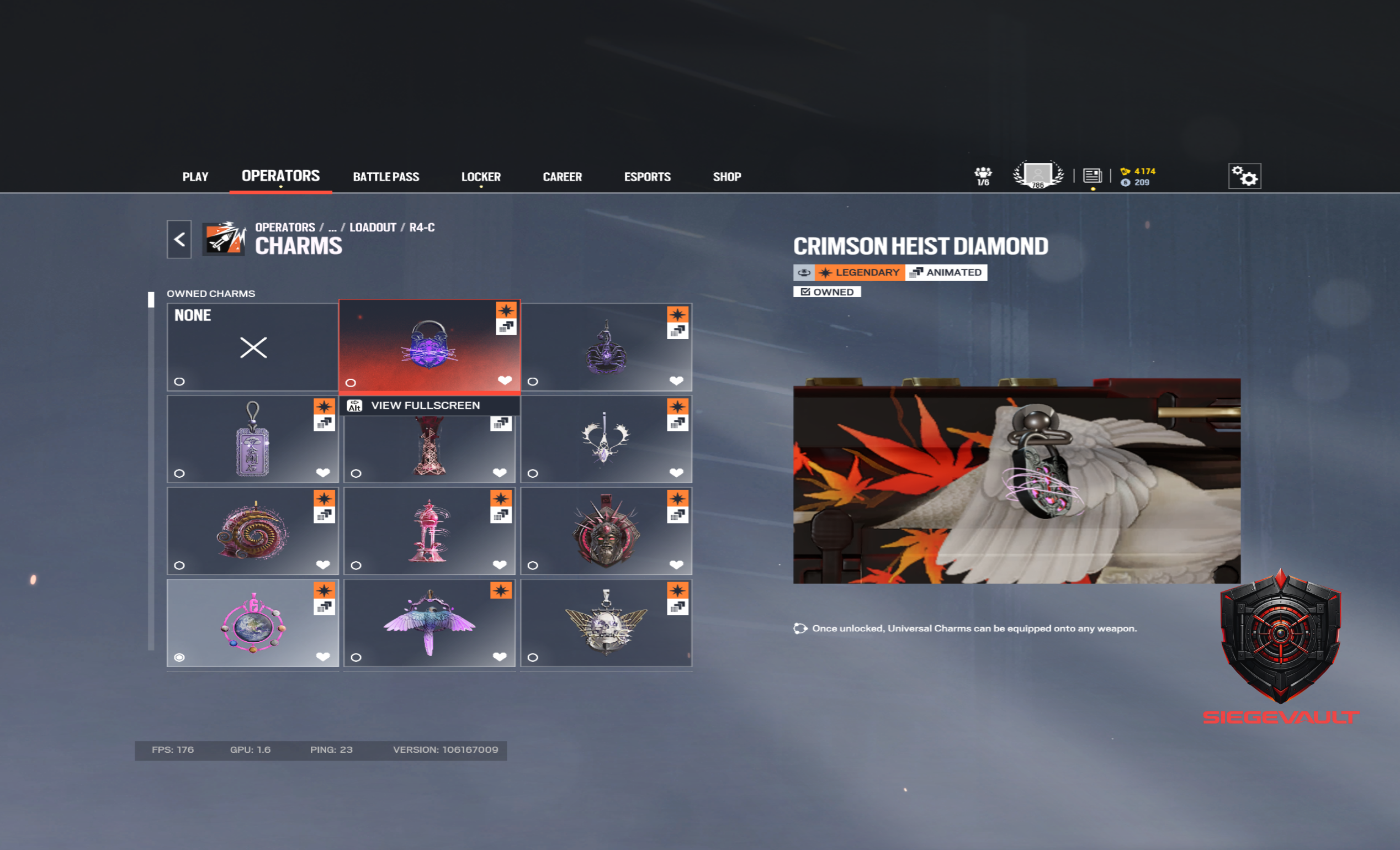Click the R6 Credits icon showing 209
1400x850 pixels.
(1125, 182)
